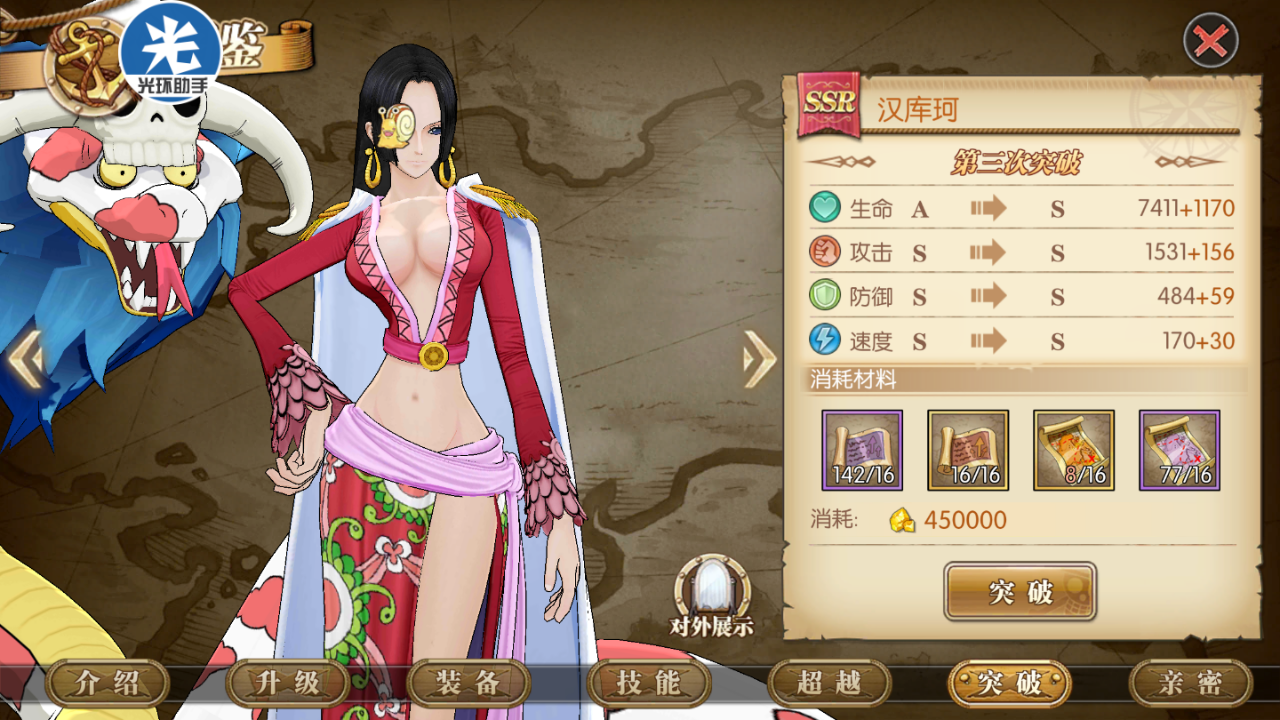Inspect the treasure map material 8/16

[1073, 450]
